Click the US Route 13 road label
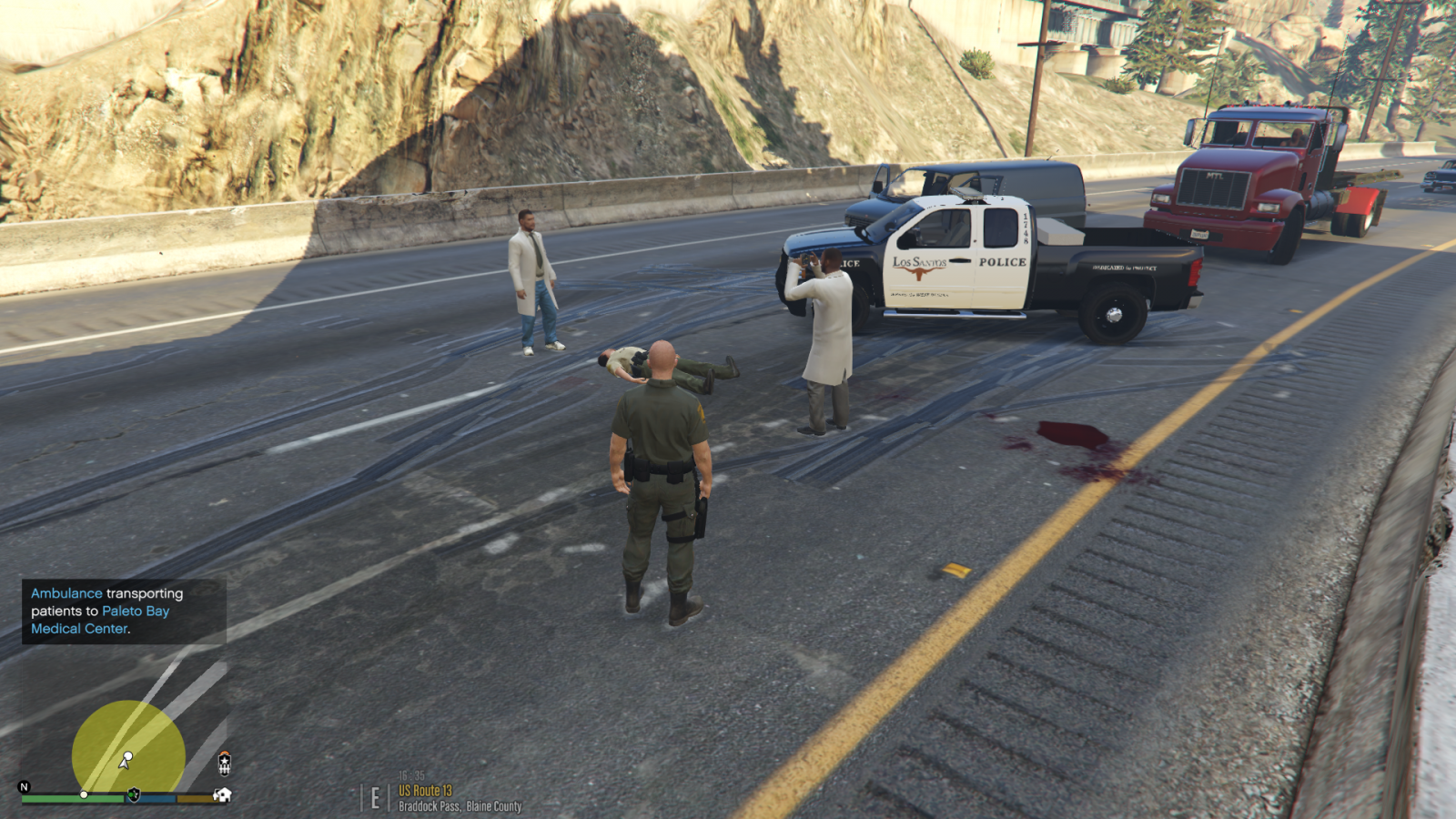1456x819 pixels. pyautogui.click(x=425, y=790)
